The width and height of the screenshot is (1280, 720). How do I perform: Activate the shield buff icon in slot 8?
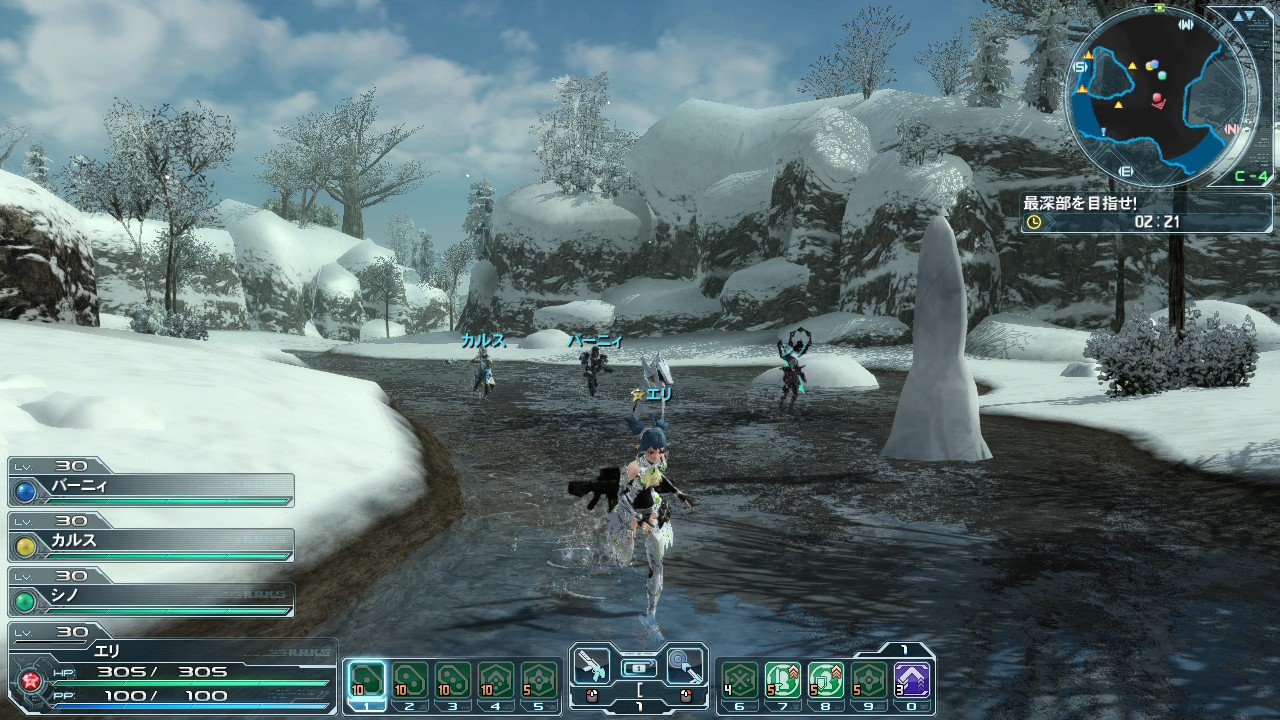click(x=826, y=680)
